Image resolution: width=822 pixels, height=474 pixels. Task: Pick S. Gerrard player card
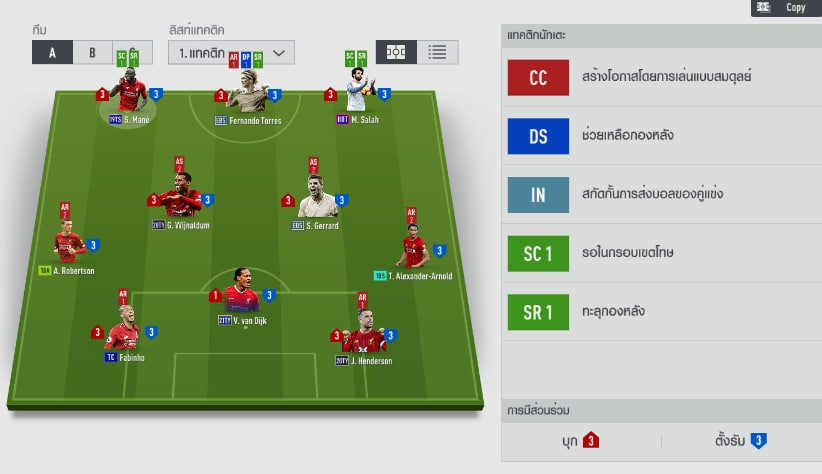click(x=317, y=200)
